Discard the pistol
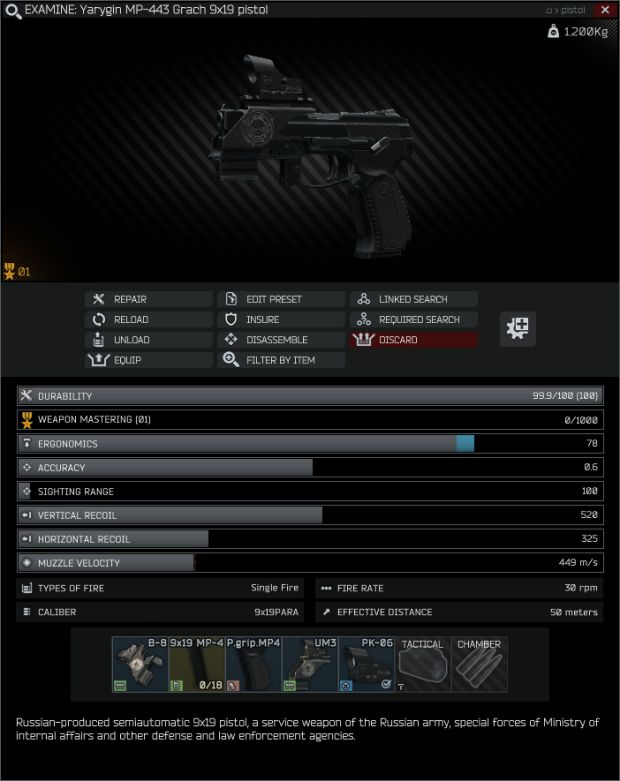The image size is (620, 781). coord(413,340)
